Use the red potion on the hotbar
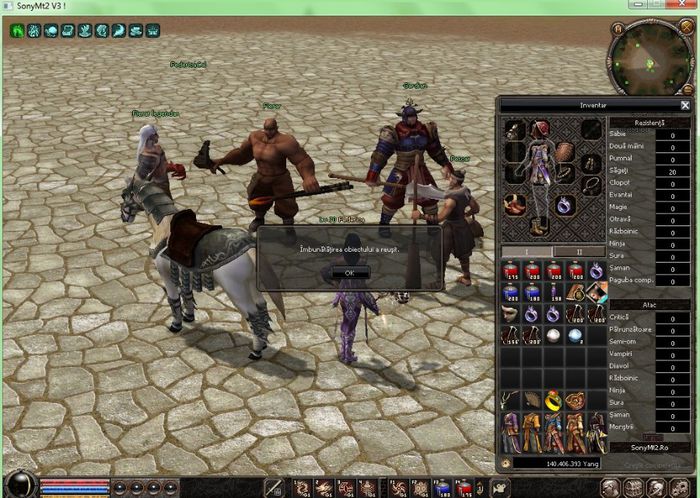This screenshot has height=498, width=700. pos(464,487)
